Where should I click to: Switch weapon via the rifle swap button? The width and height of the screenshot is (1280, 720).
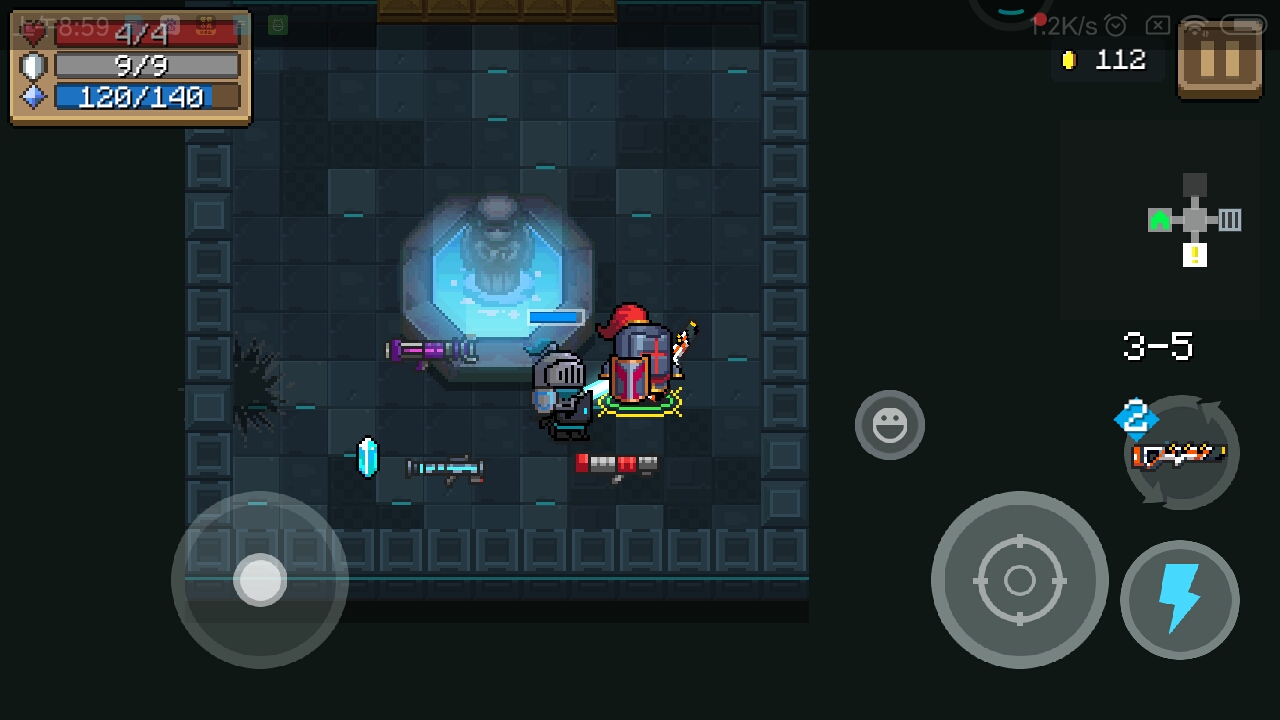(1182, 454)
